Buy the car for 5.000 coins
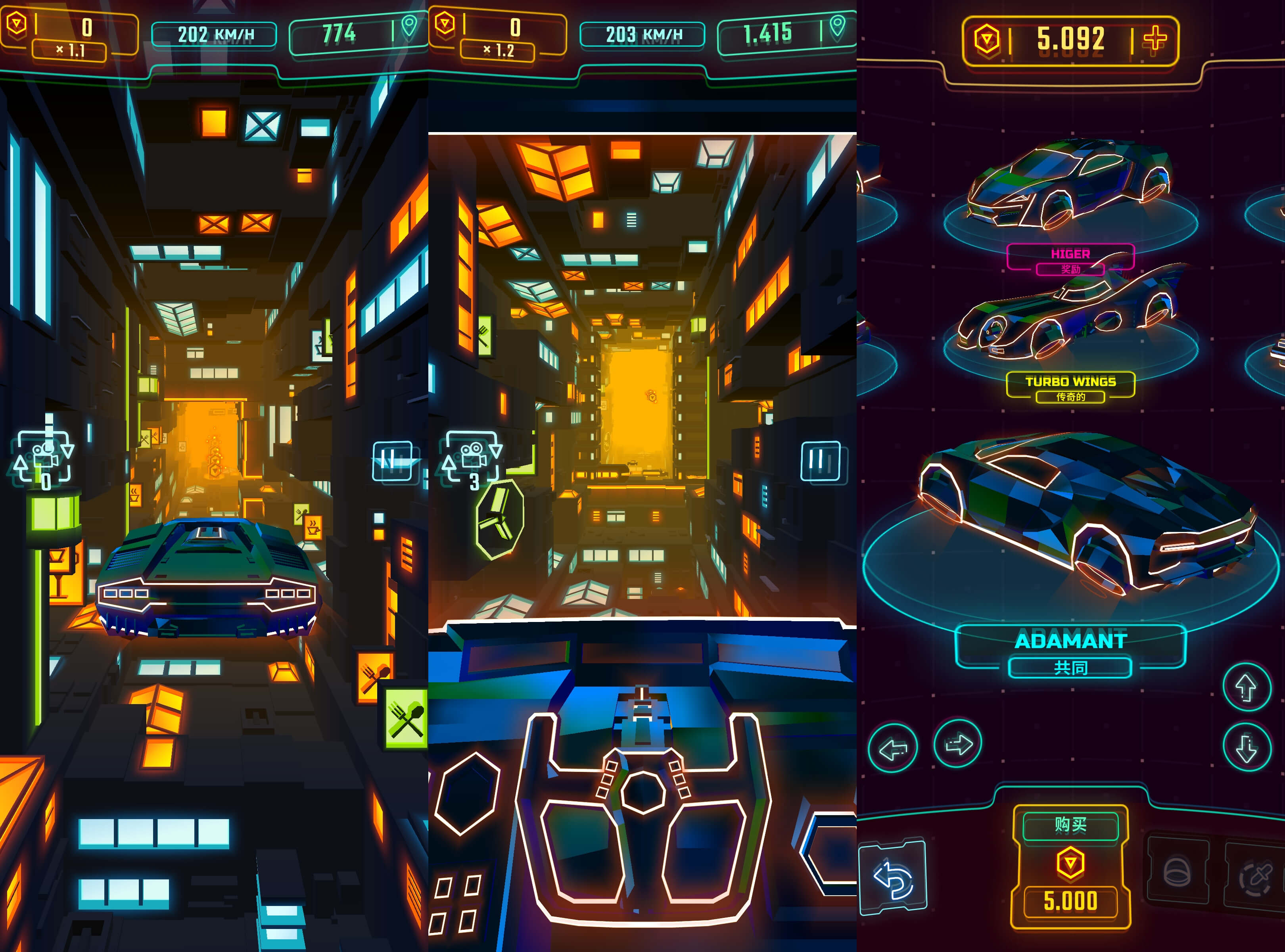Viewport: 1285px width, 952px height. coord(1070,866)
